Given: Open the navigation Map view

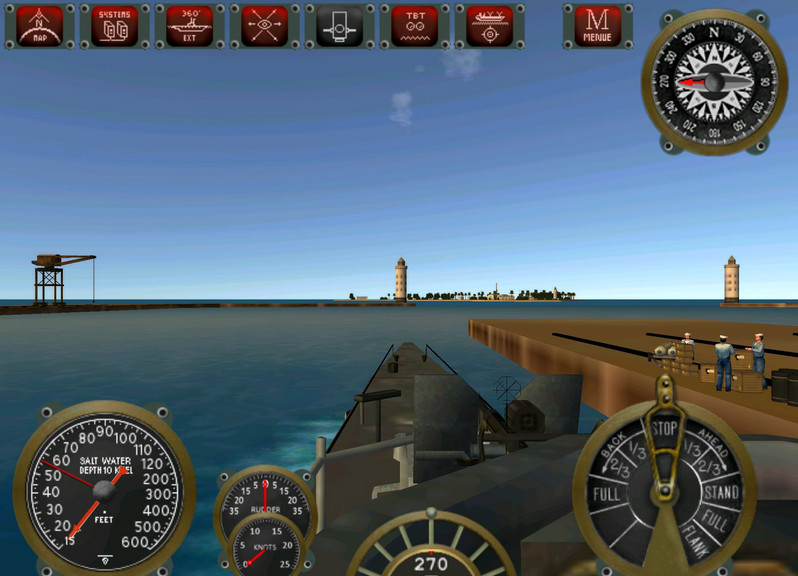Looking at the screenshot, I should [x=40, y=26].
